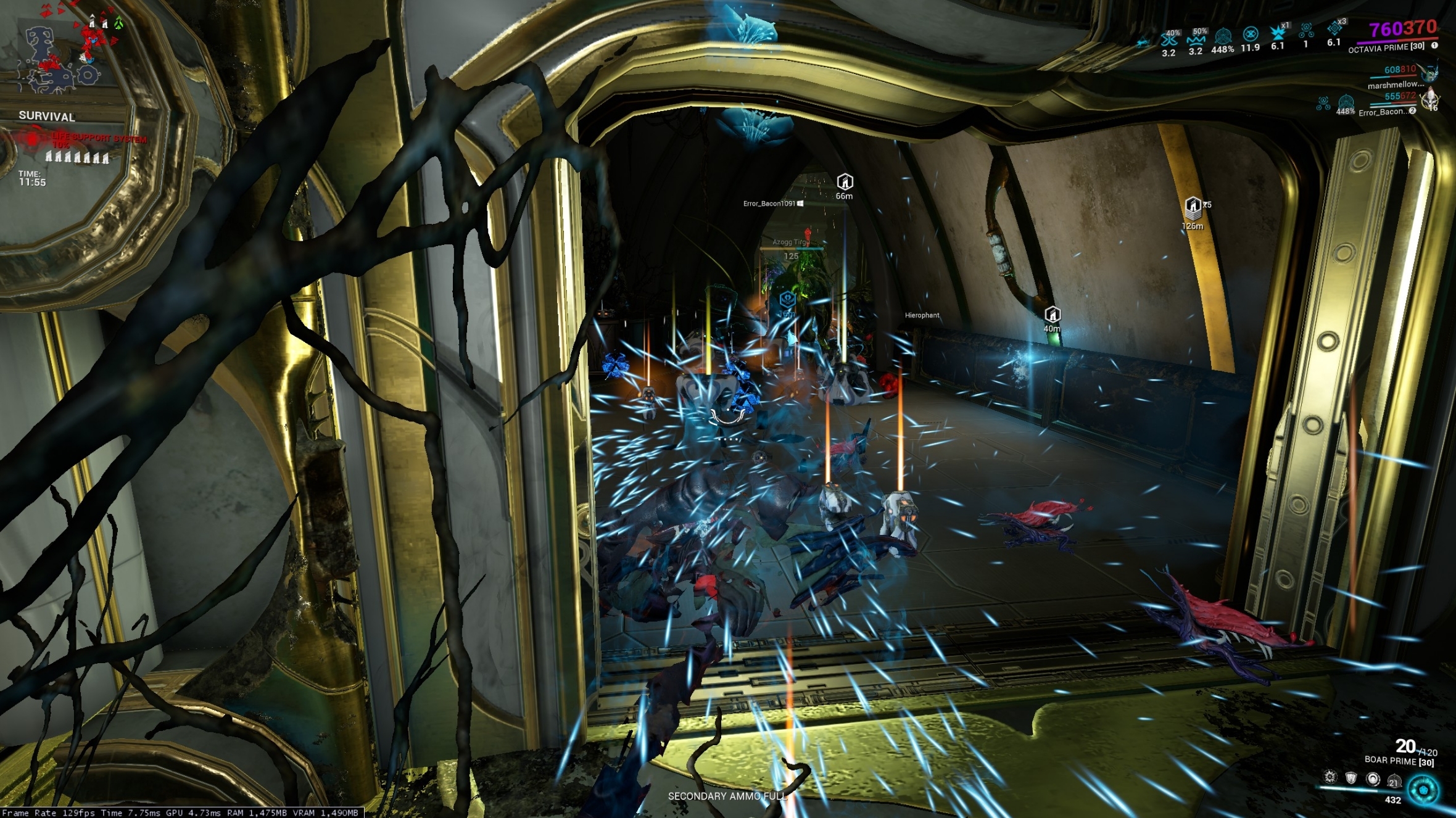Toggle the 11.9 crosshair buff indicator
This screenshot has width=1456, height=818.
(x=1251, y=35)
